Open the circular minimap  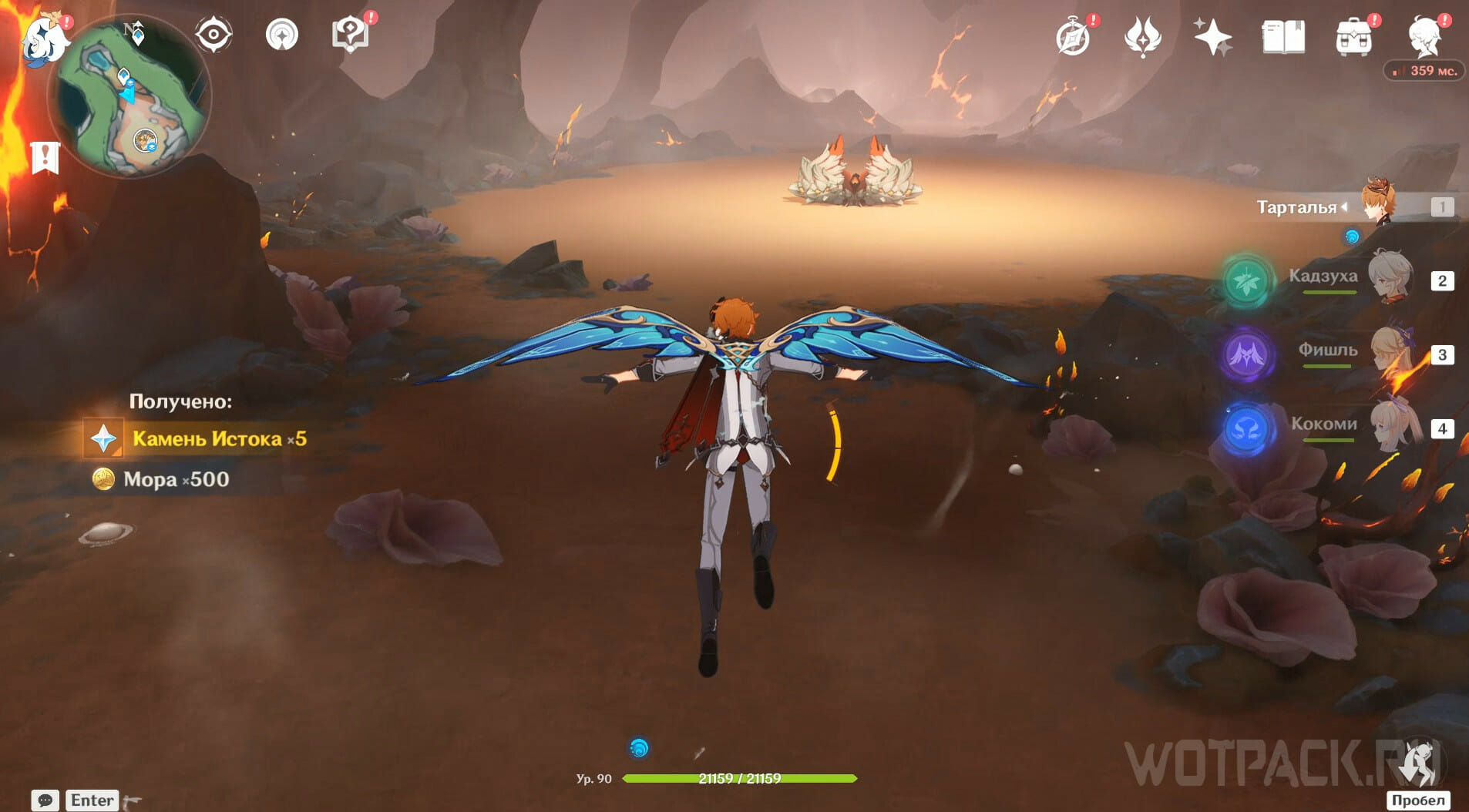coord(129,96)
